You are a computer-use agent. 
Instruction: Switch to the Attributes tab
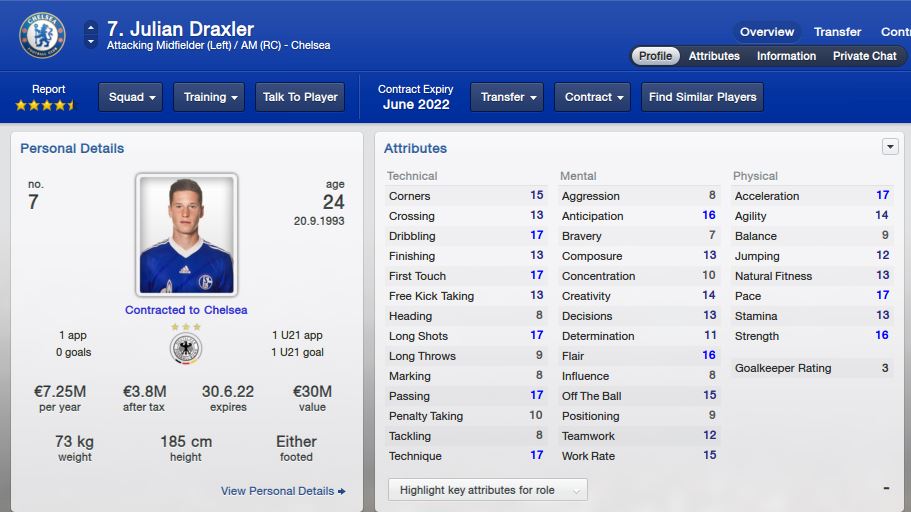point(714,56)
